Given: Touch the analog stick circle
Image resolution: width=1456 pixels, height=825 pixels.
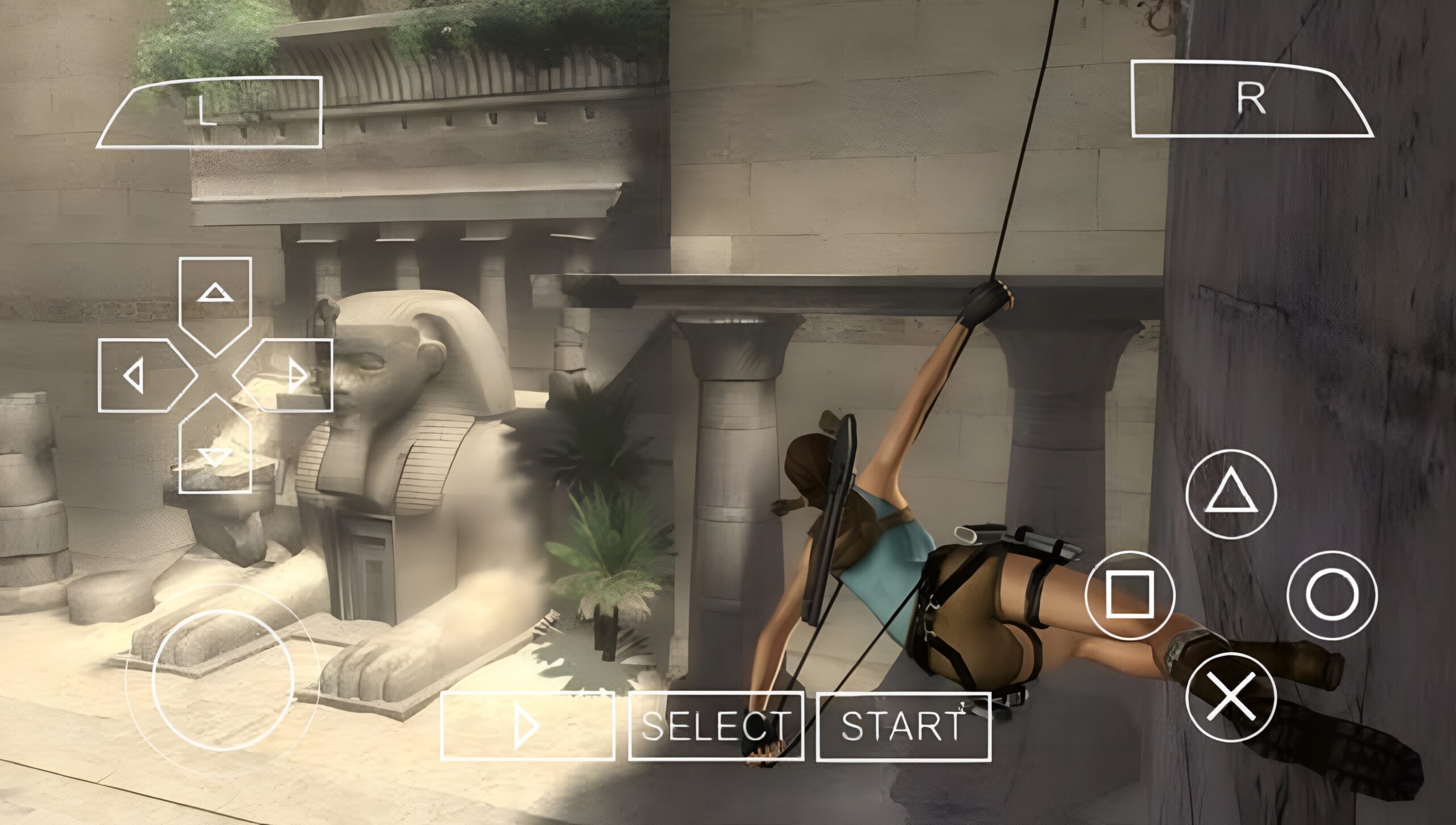Looking at the screenshot, I should pos(223,679).
